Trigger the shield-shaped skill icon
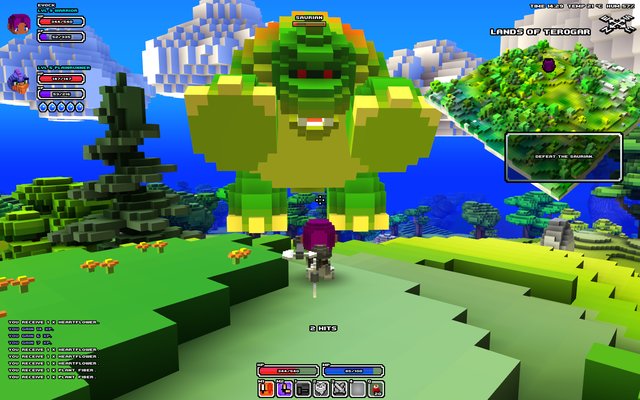Screen dimensions: 640x400 point(321,389)
